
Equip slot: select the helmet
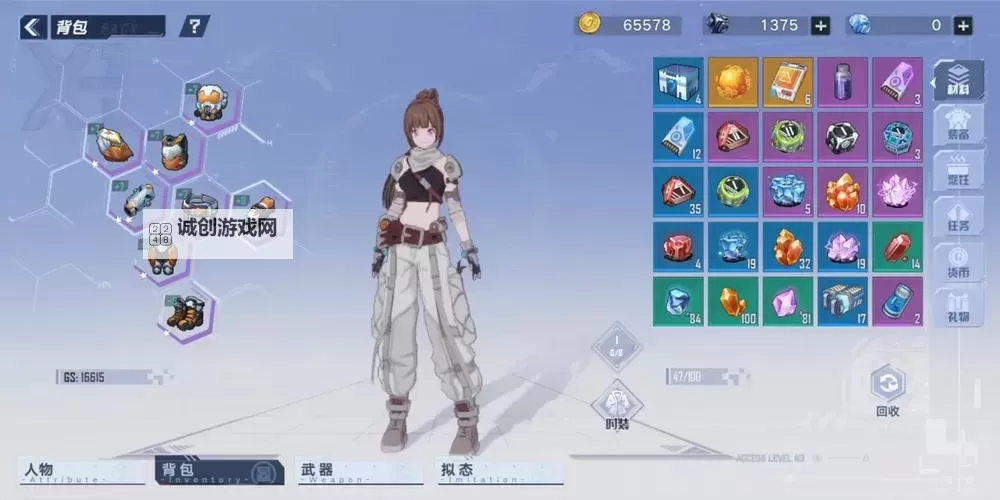(x=208, y=102)
